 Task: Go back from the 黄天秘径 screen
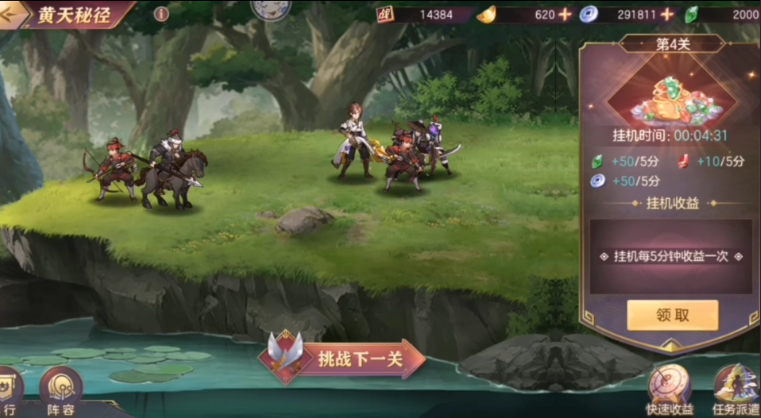pos(13,15)
